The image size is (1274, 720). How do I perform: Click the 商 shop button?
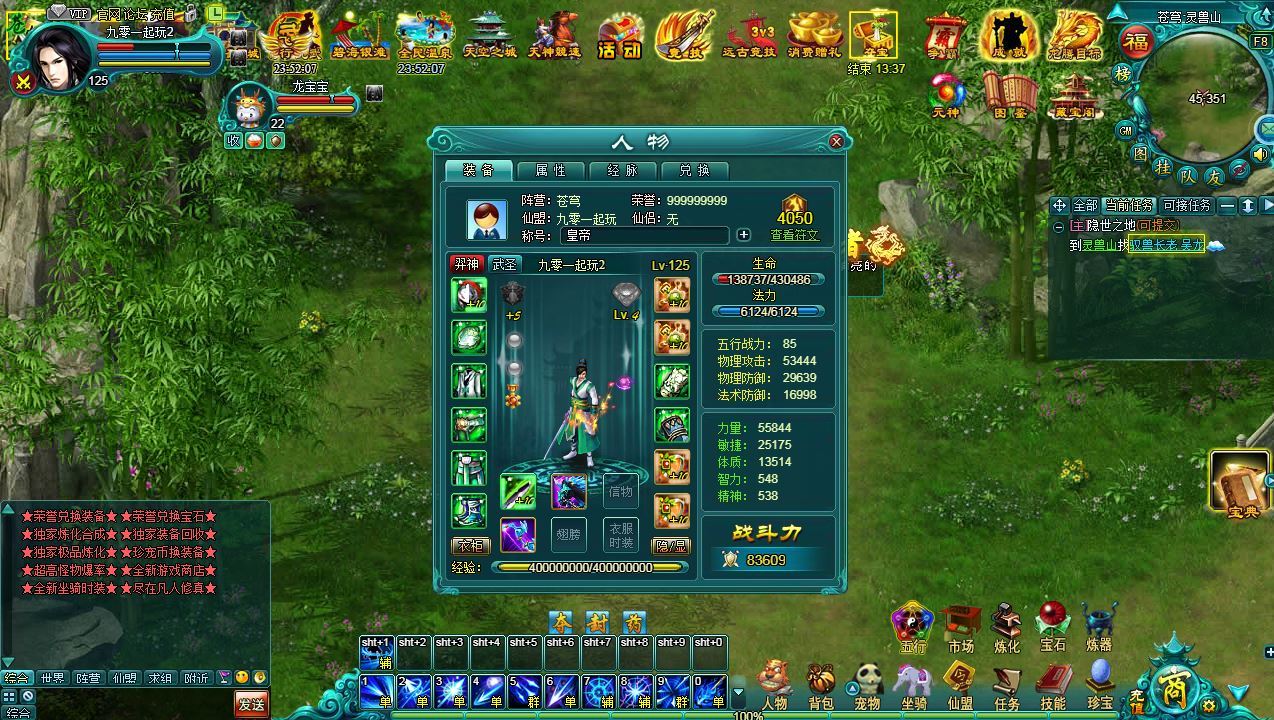click(x=1170, y=686)
